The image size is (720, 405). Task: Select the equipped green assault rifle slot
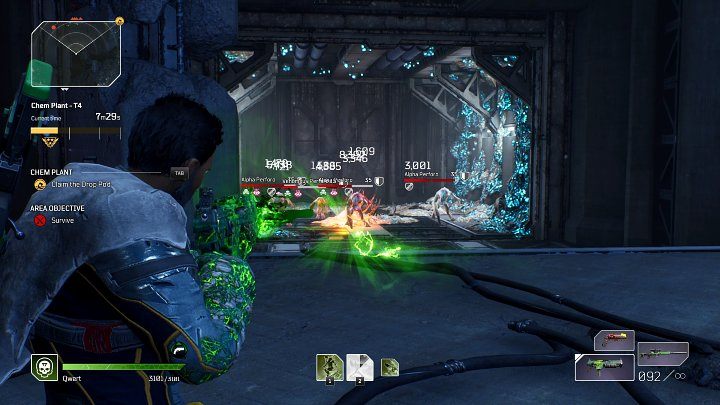[x=605, y=367]
